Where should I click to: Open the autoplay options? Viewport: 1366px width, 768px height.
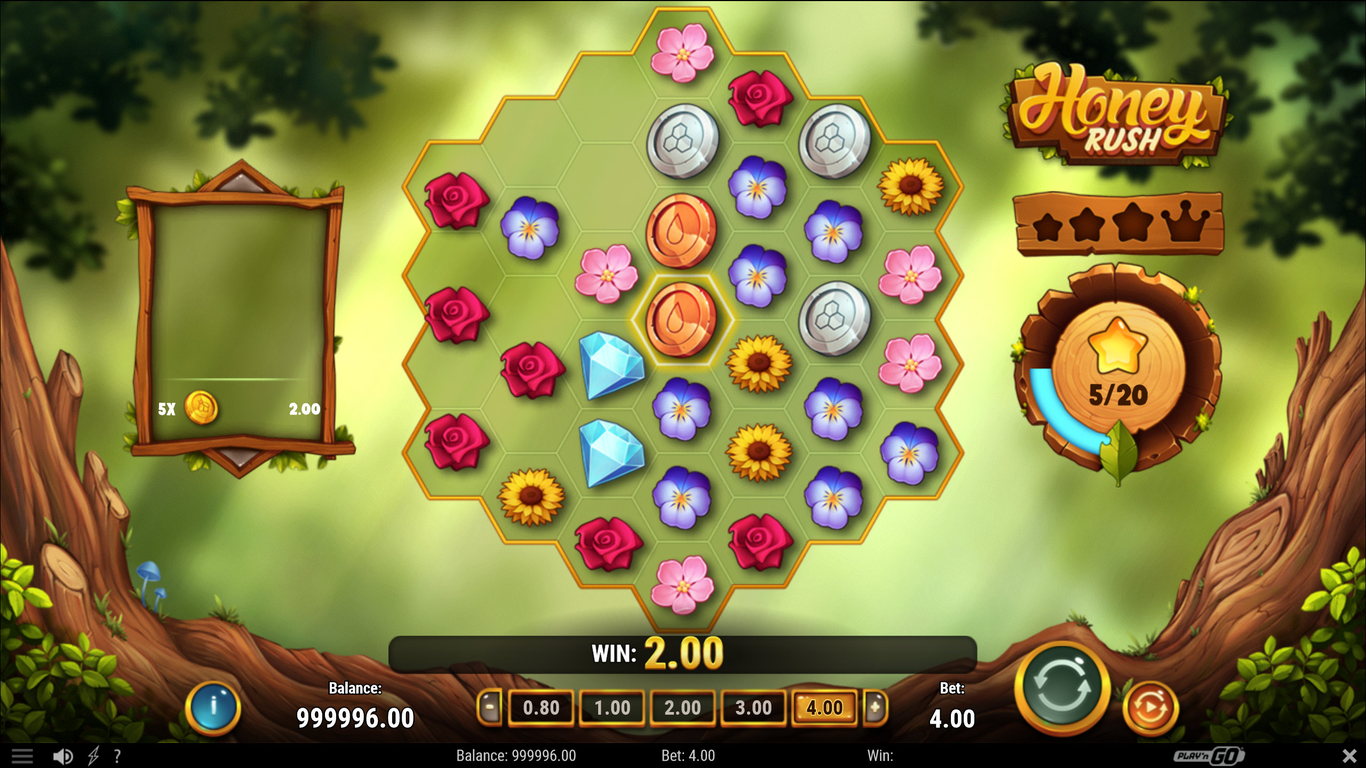(x=1151, y=708)
